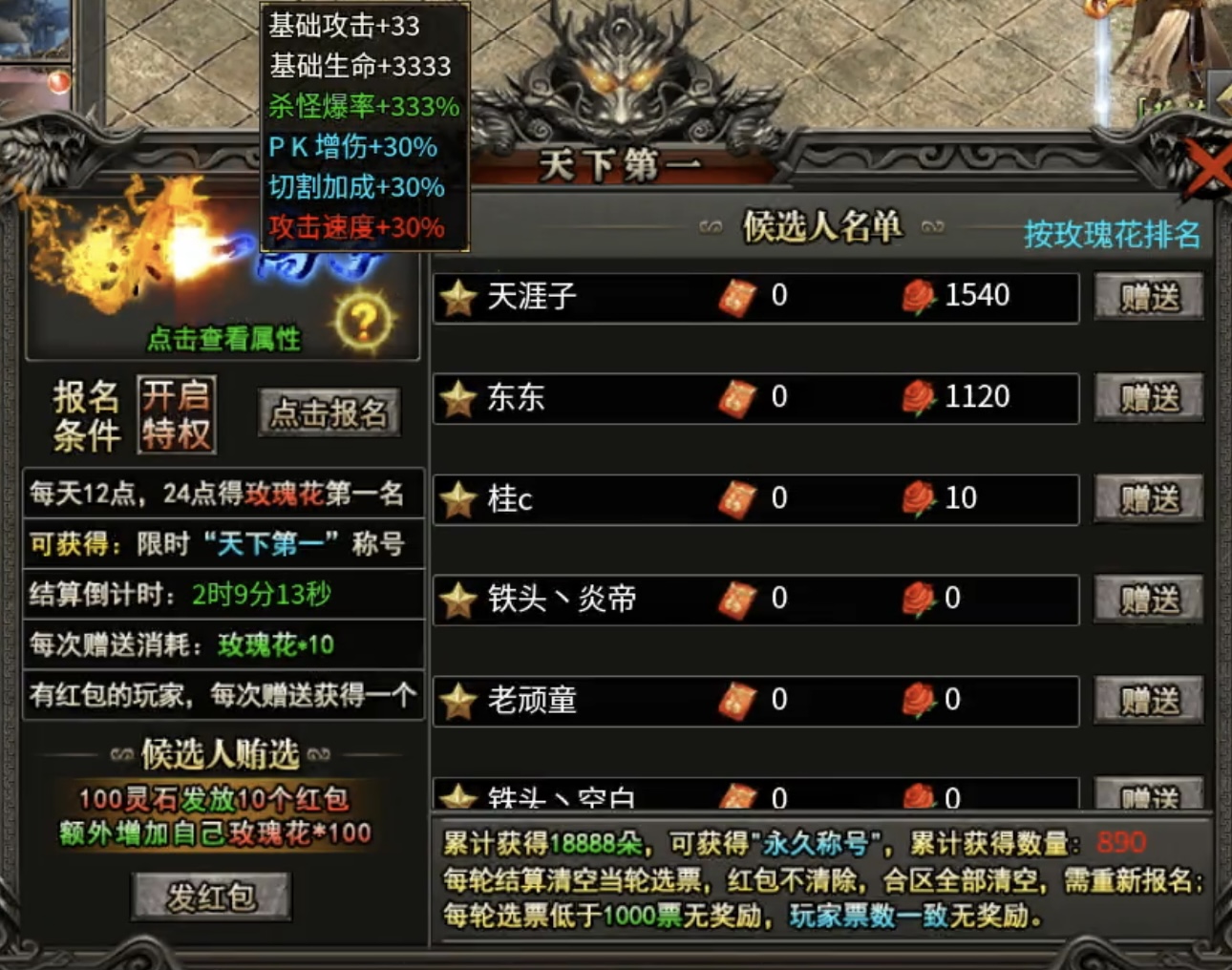Click the rose icon beside 东东's vote count
This screenshot has width=1232, height=970.
coord(919,398)
